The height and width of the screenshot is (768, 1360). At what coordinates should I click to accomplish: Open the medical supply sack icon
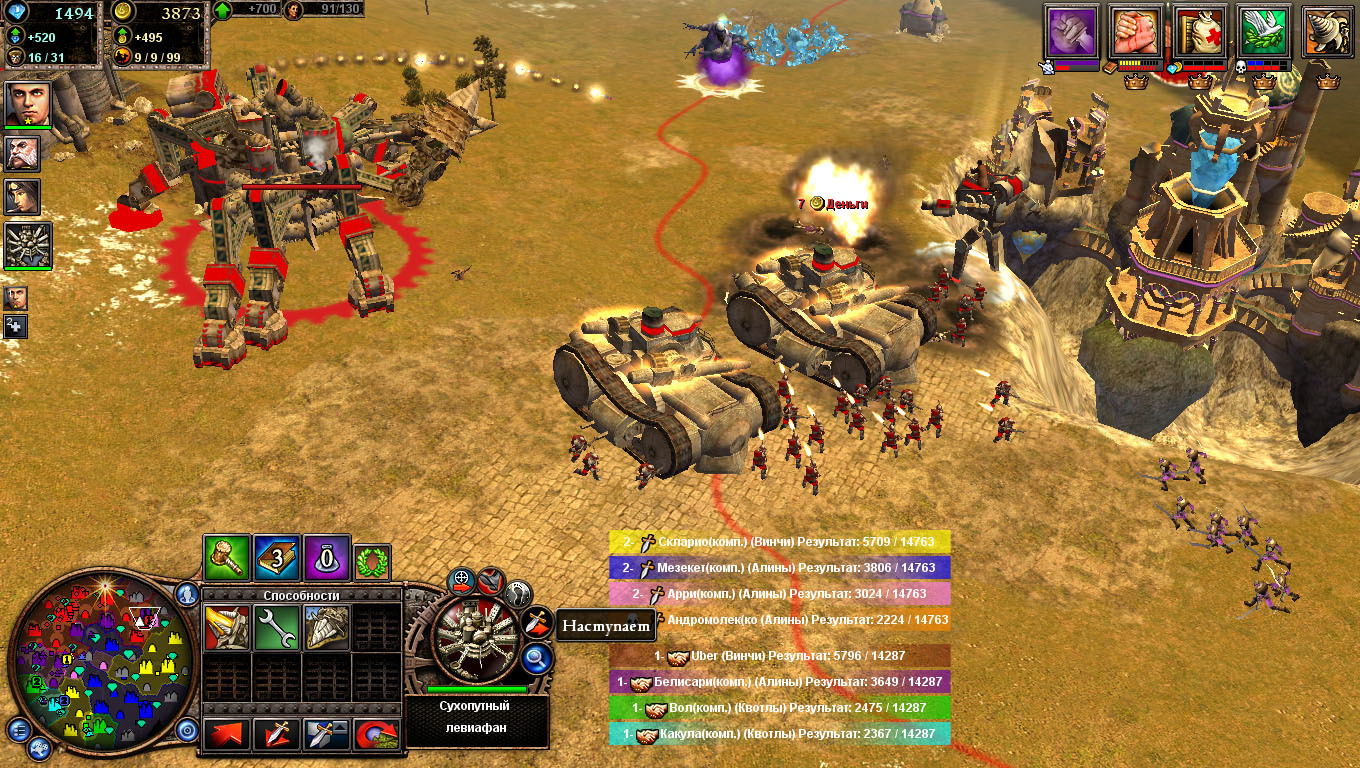click(x=1200, y=32)
